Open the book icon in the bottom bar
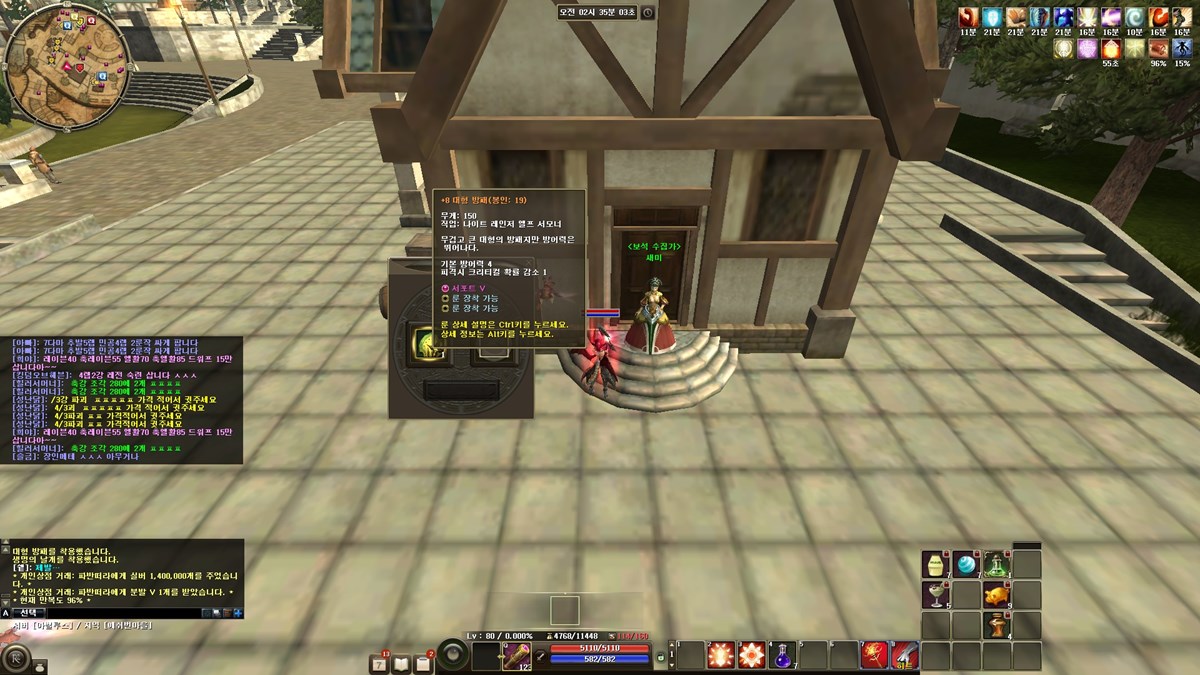1200x675 pixels. click(402, 663)
